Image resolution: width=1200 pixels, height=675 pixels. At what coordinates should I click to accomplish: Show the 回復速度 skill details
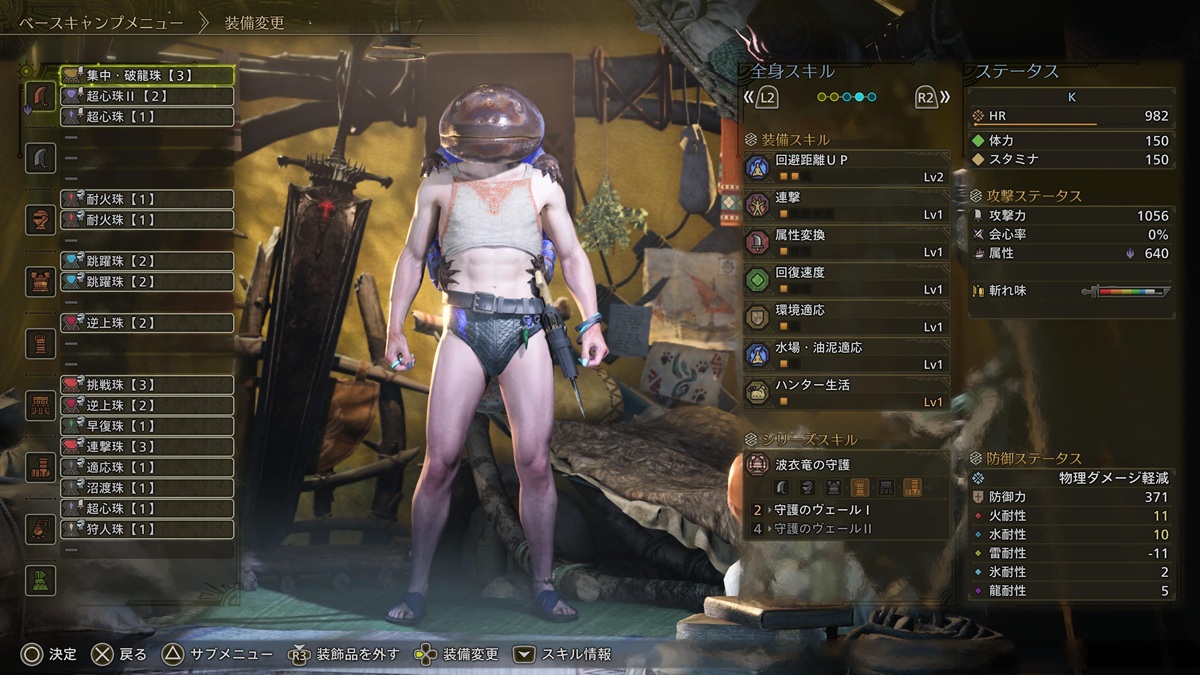[846, 280]
